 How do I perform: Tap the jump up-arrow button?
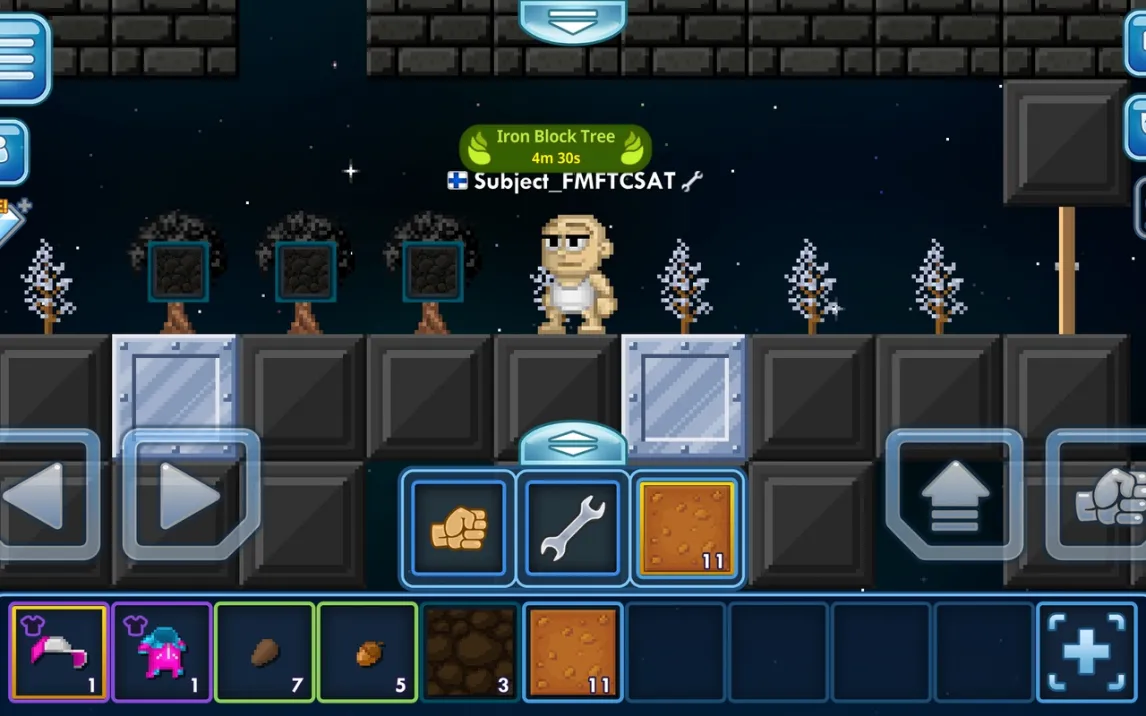click(953, 495)
